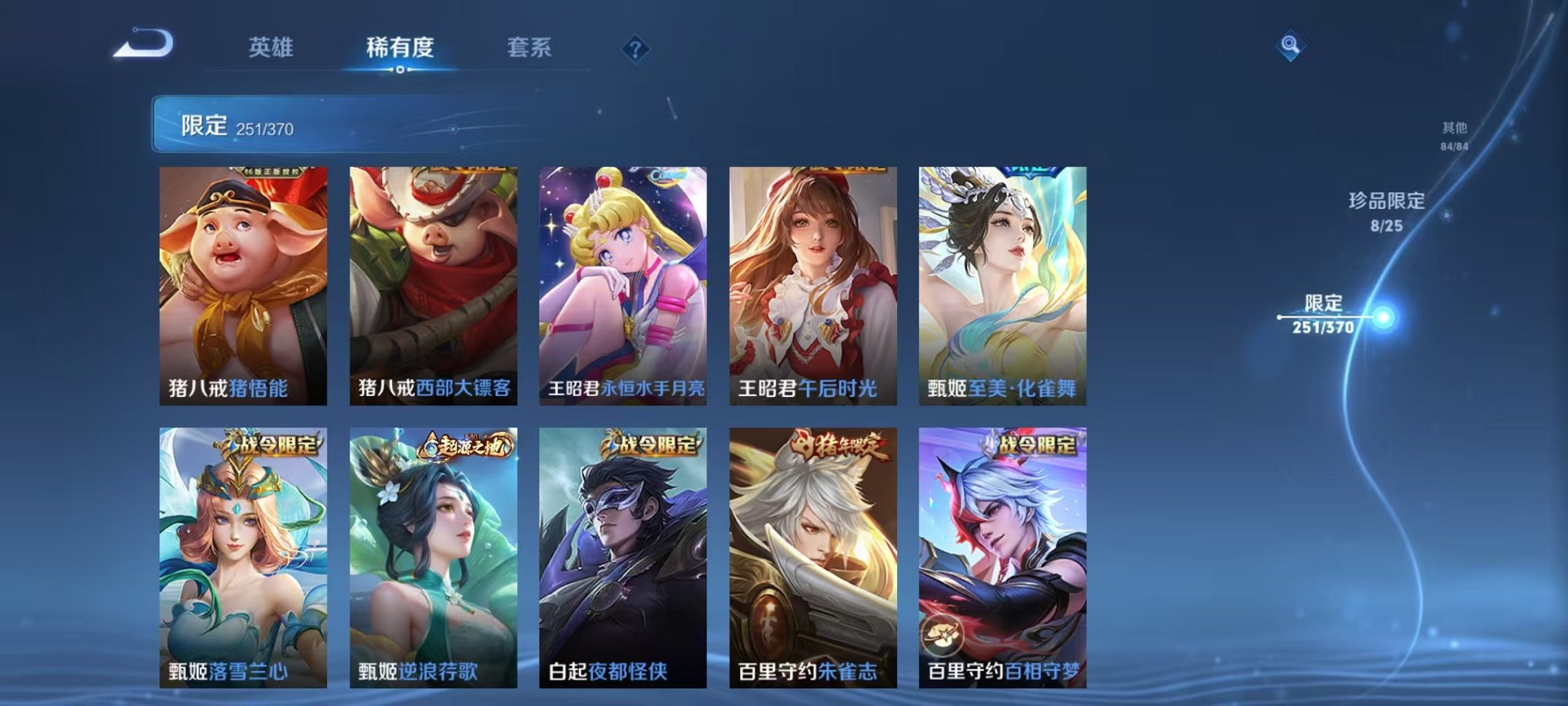Select the 稀有度 tab
1568x706 pixels.
point(399,46)
